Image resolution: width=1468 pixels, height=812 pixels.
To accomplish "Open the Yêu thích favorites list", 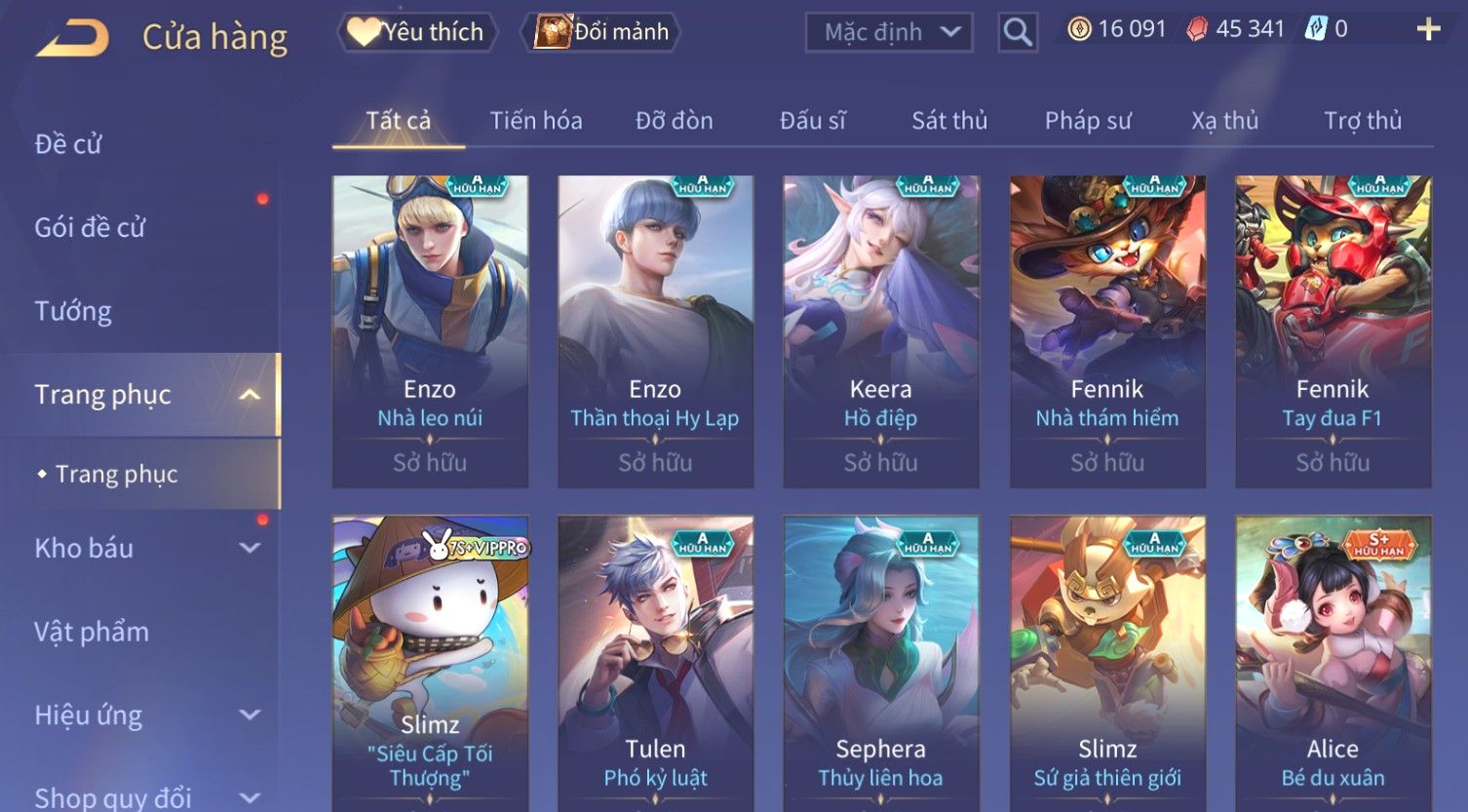I will (417, 32).
